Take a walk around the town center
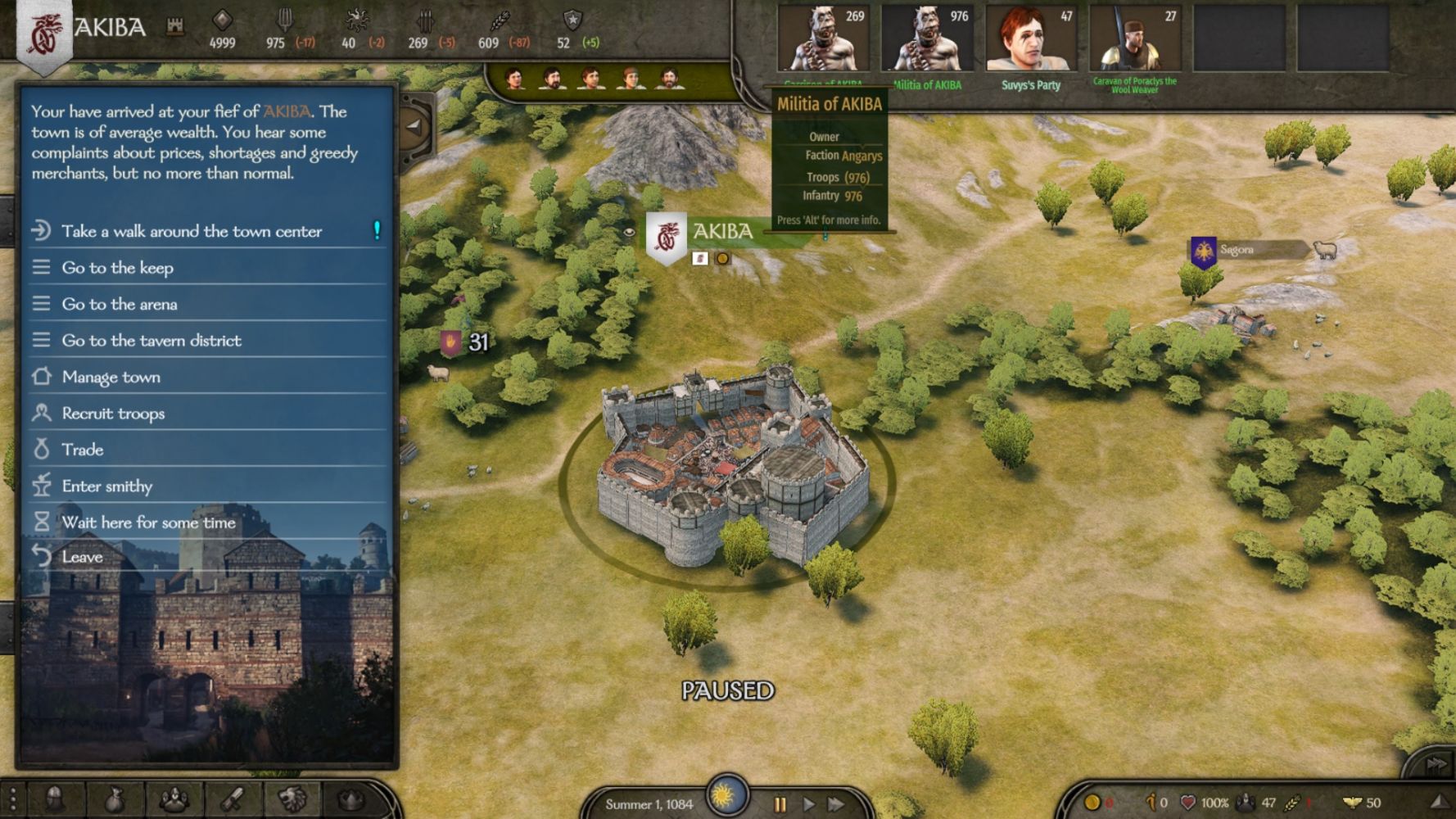1456x819 pixels. [x=192, y=232]
